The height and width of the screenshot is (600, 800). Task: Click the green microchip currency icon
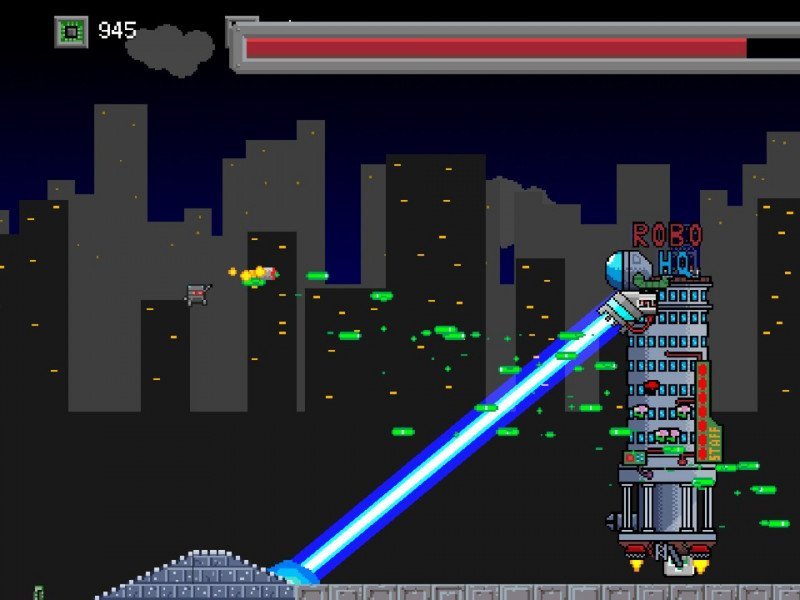tap(70, 32)
